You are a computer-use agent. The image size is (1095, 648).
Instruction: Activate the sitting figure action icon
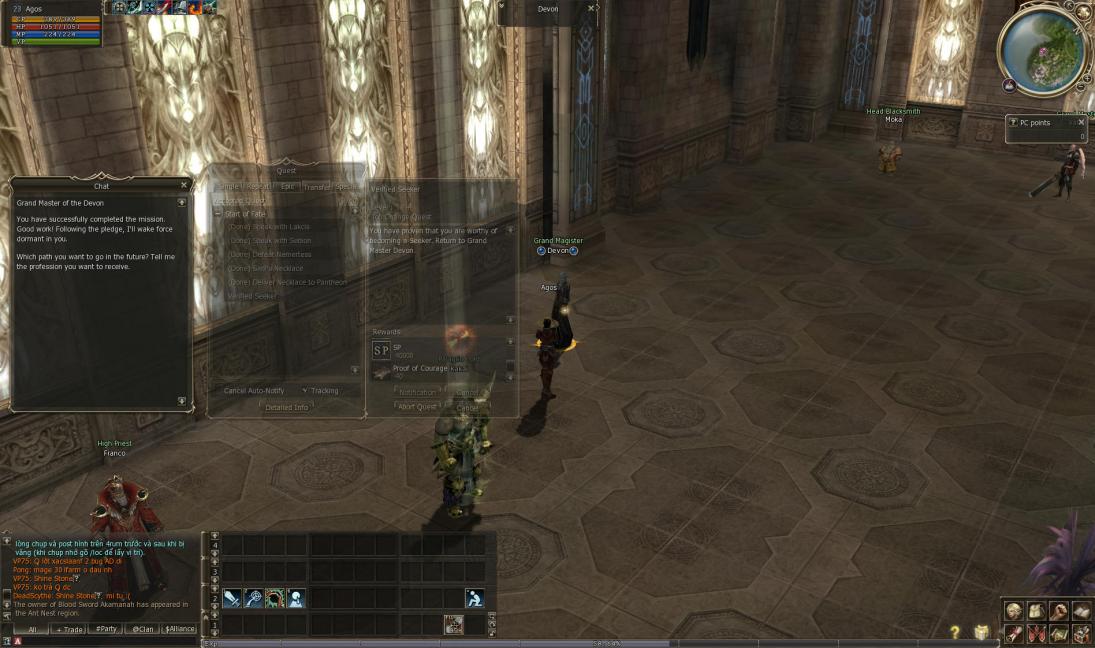[474, 598]
